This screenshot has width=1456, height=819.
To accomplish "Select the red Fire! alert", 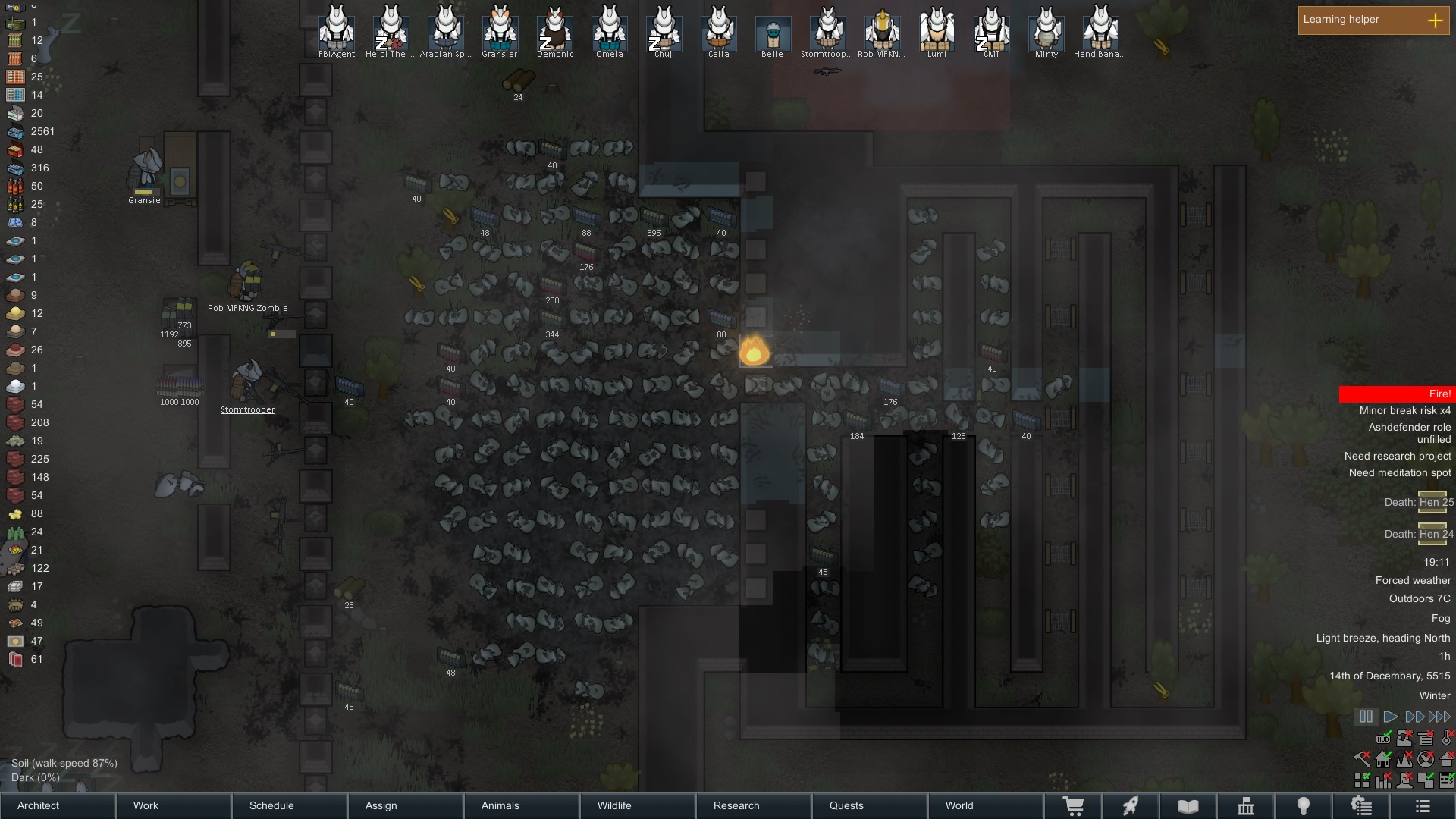I will [1397, 394].
